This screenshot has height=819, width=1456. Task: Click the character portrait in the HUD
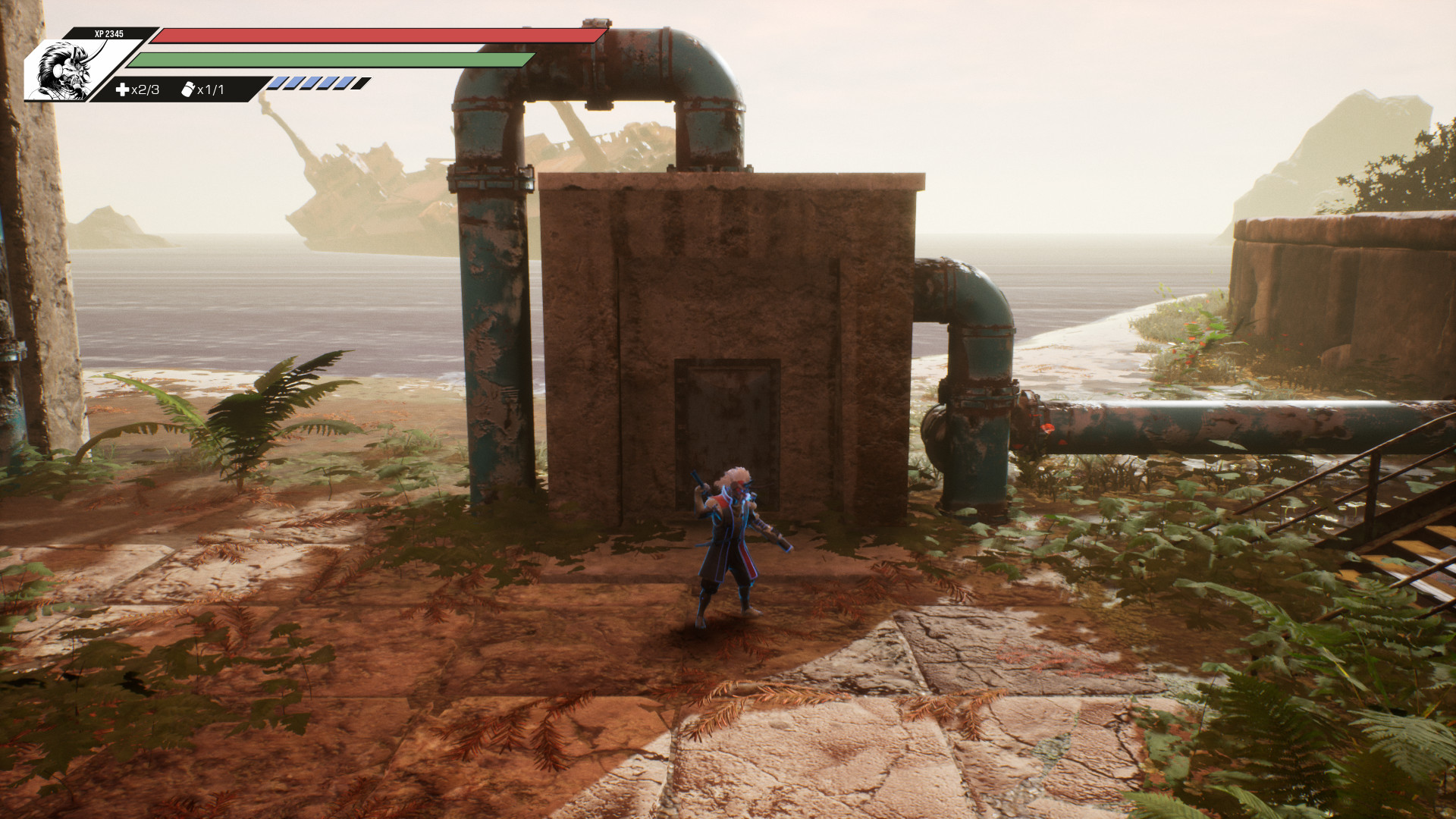64,71
